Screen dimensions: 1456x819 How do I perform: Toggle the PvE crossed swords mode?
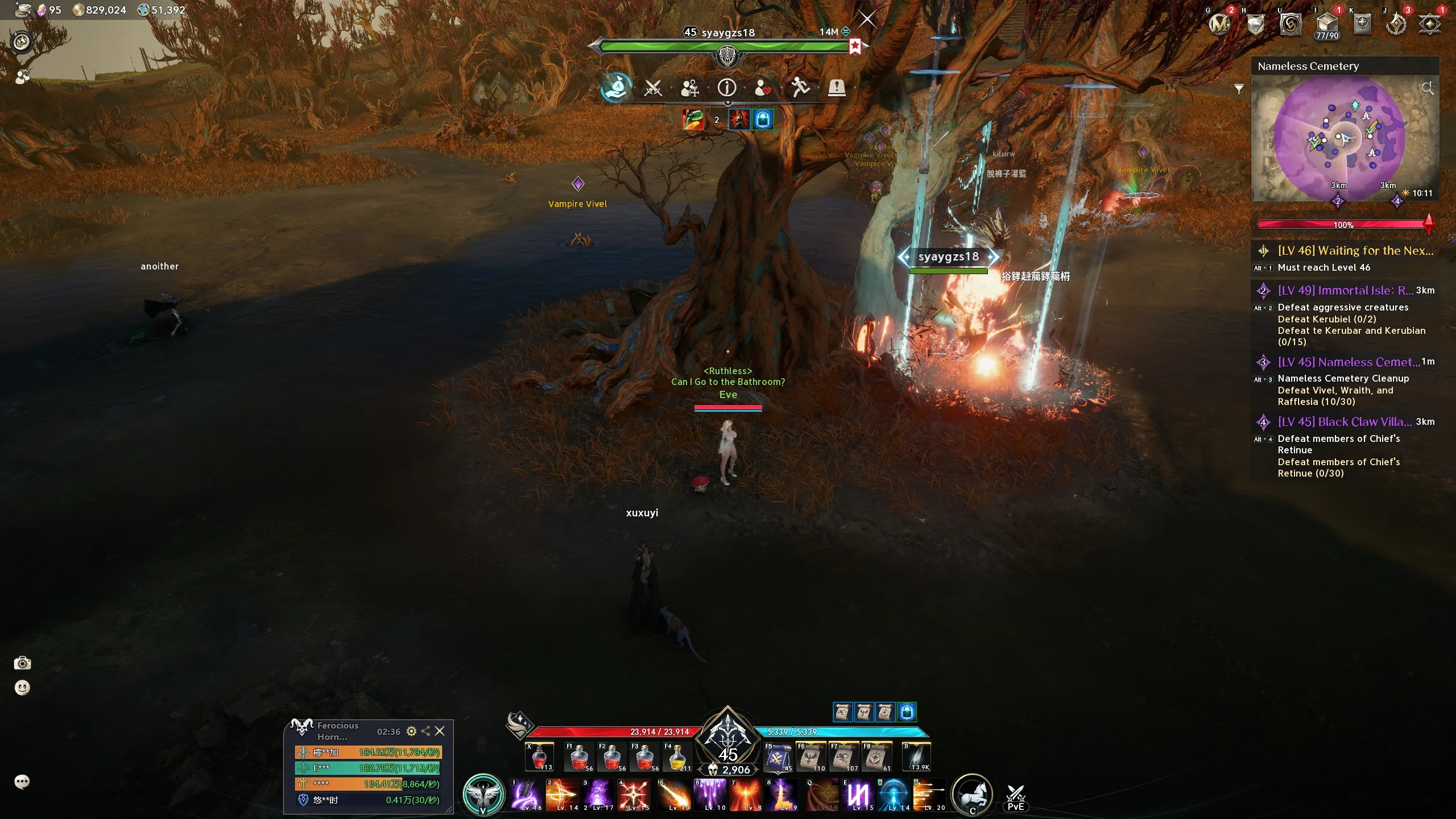(1015, 796)
